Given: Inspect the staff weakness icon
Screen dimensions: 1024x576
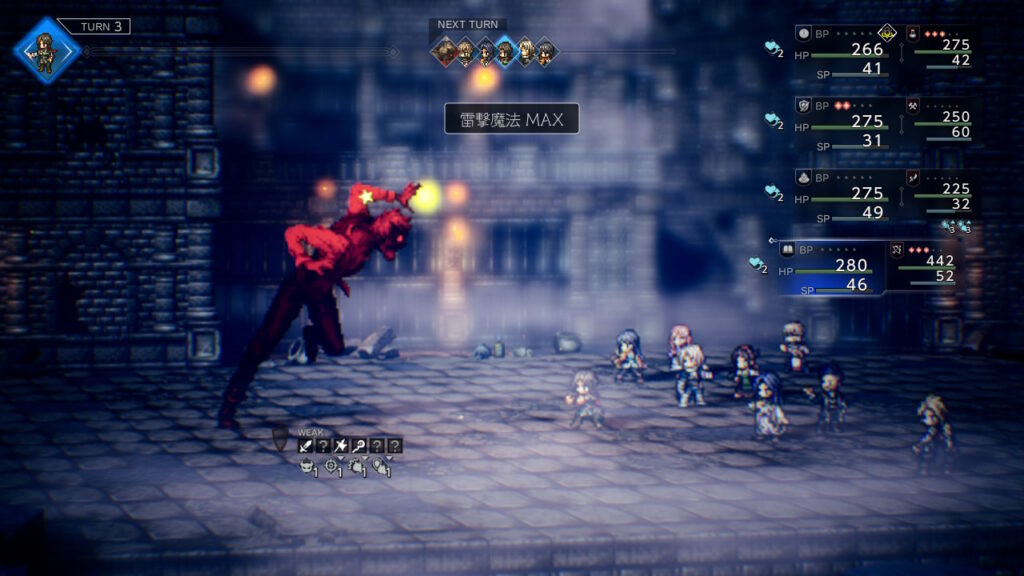Looking at the screenshot, I should (x=358, y=446).
